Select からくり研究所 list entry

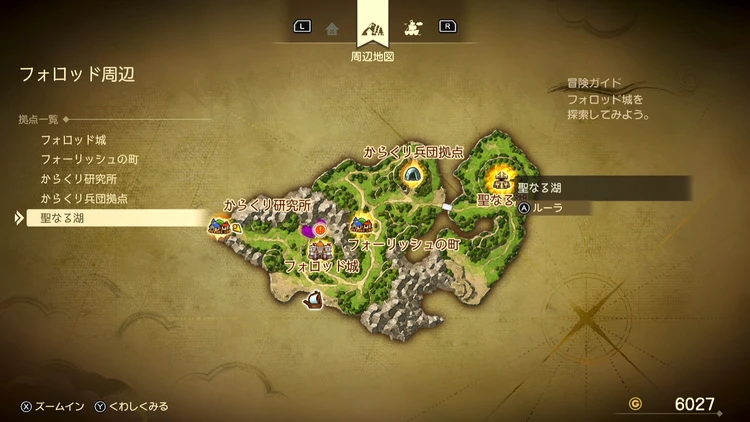click(x=79, y=179)
